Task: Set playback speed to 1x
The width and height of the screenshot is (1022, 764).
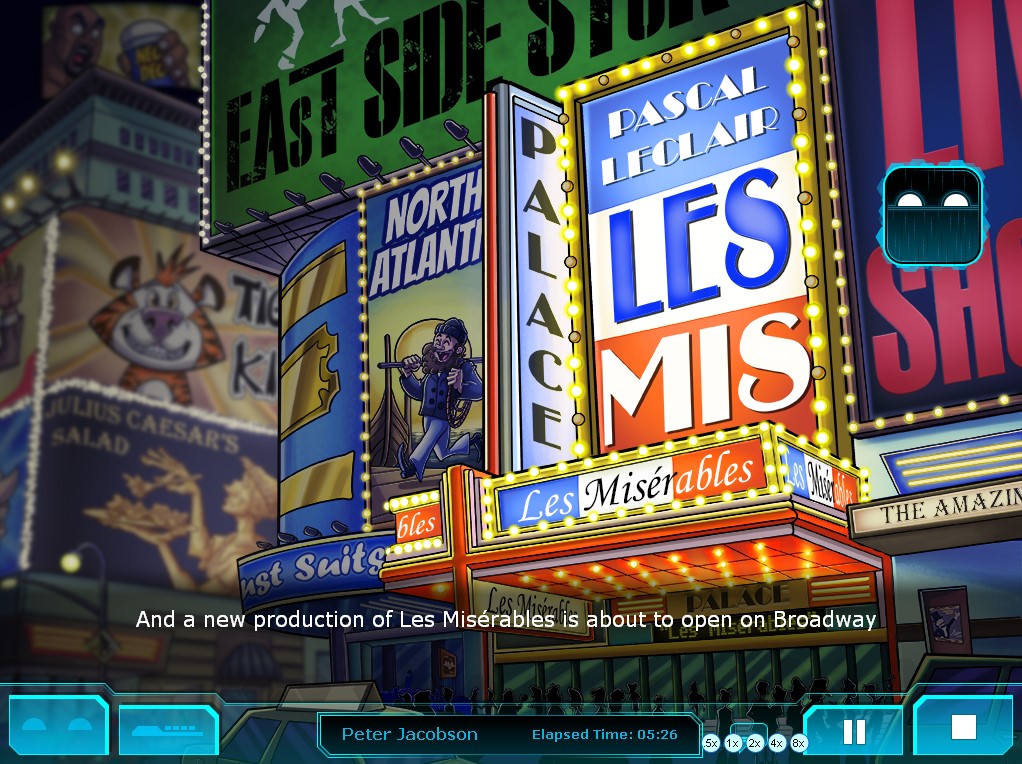Action: tap(733, 743)
